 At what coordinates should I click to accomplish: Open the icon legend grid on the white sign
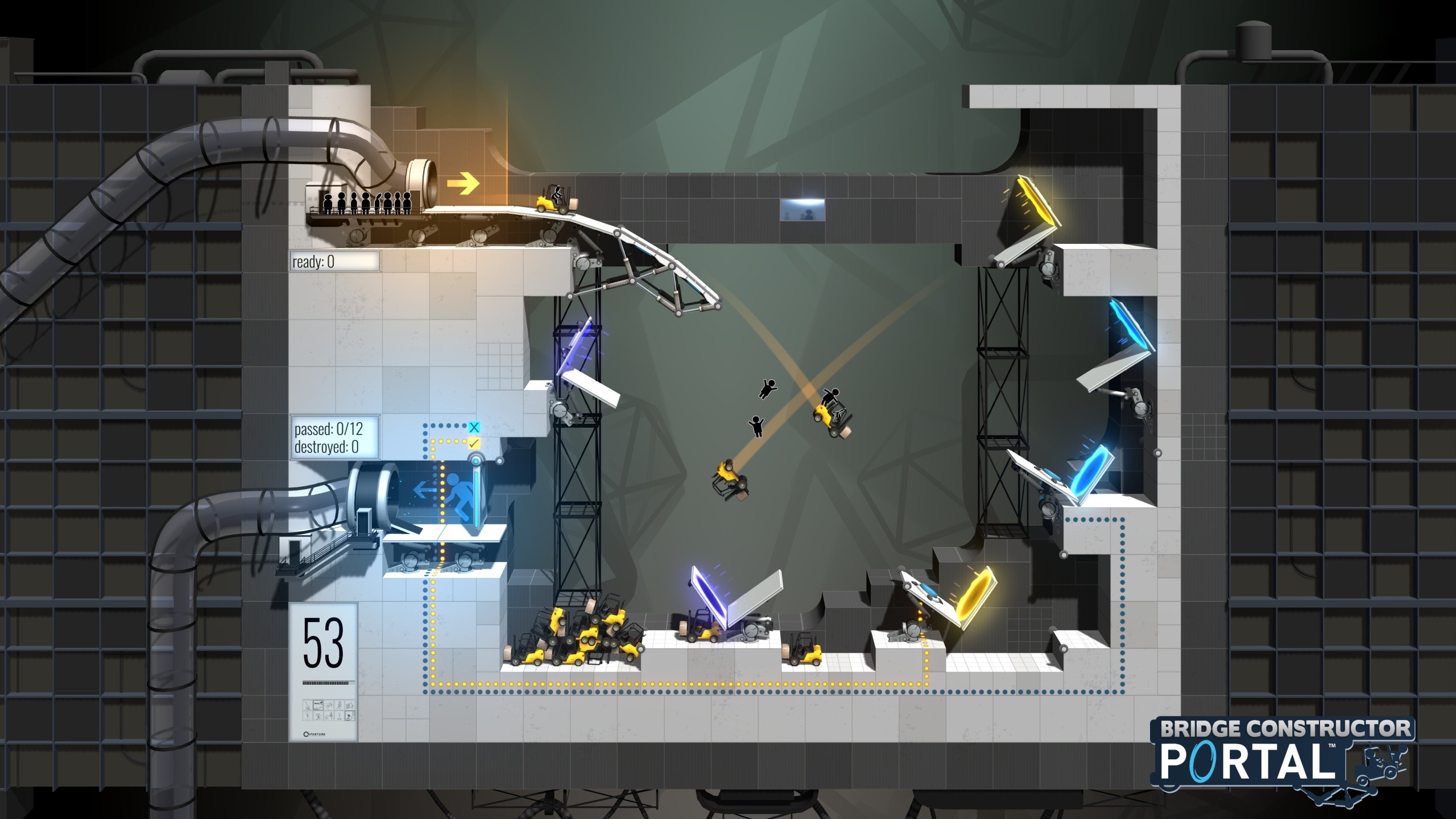329,710
